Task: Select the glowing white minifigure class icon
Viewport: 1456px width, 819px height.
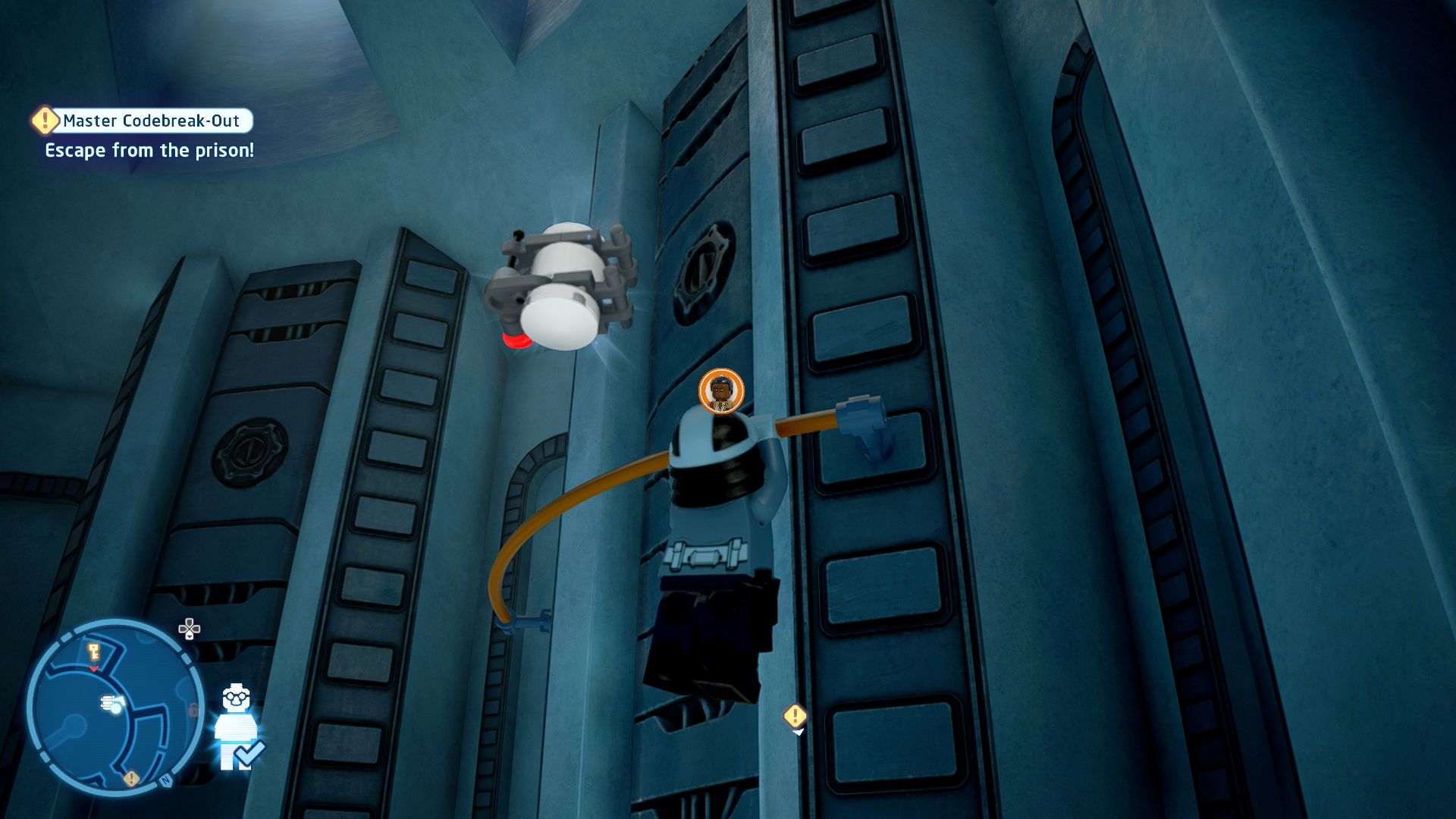Action: pos(236,726)
